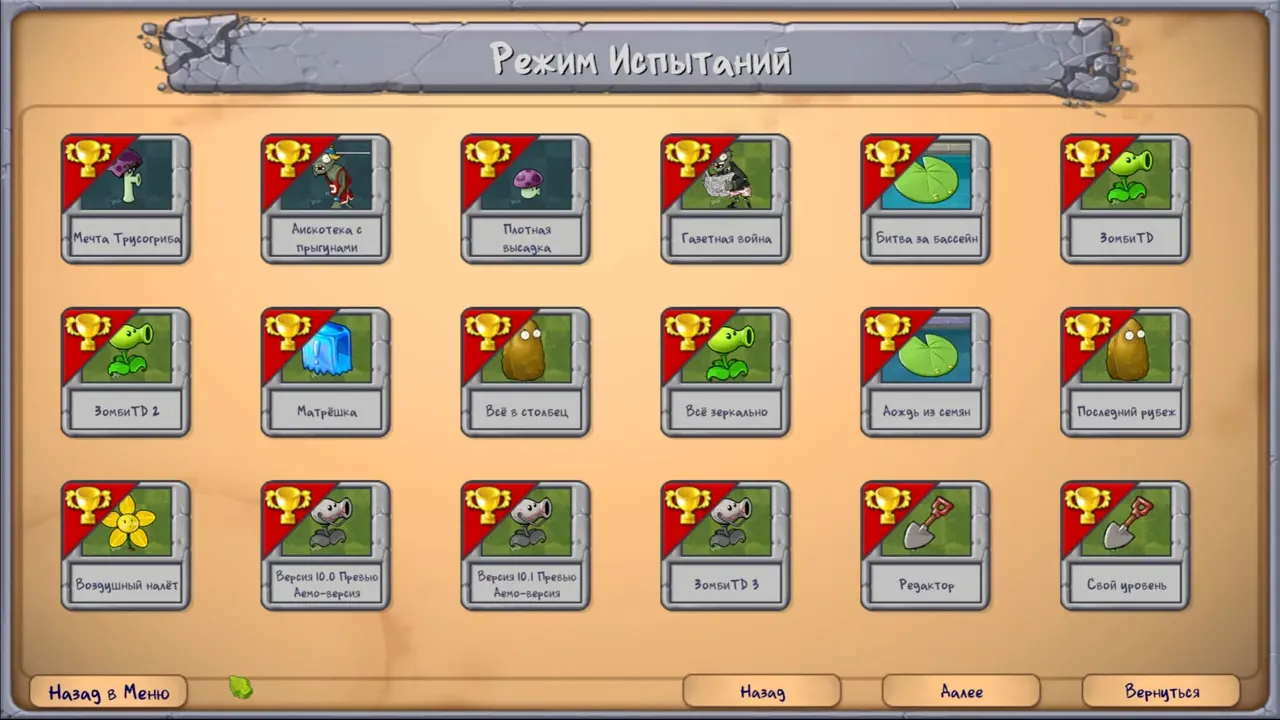
Task: Launch the "Версия 10.0 Превью" demo level
Action: 325,543
